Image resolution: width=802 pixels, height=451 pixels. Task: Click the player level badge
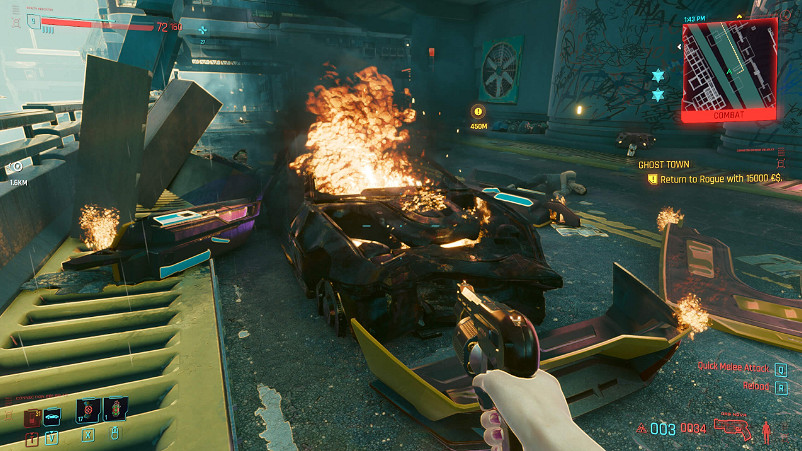33,19
